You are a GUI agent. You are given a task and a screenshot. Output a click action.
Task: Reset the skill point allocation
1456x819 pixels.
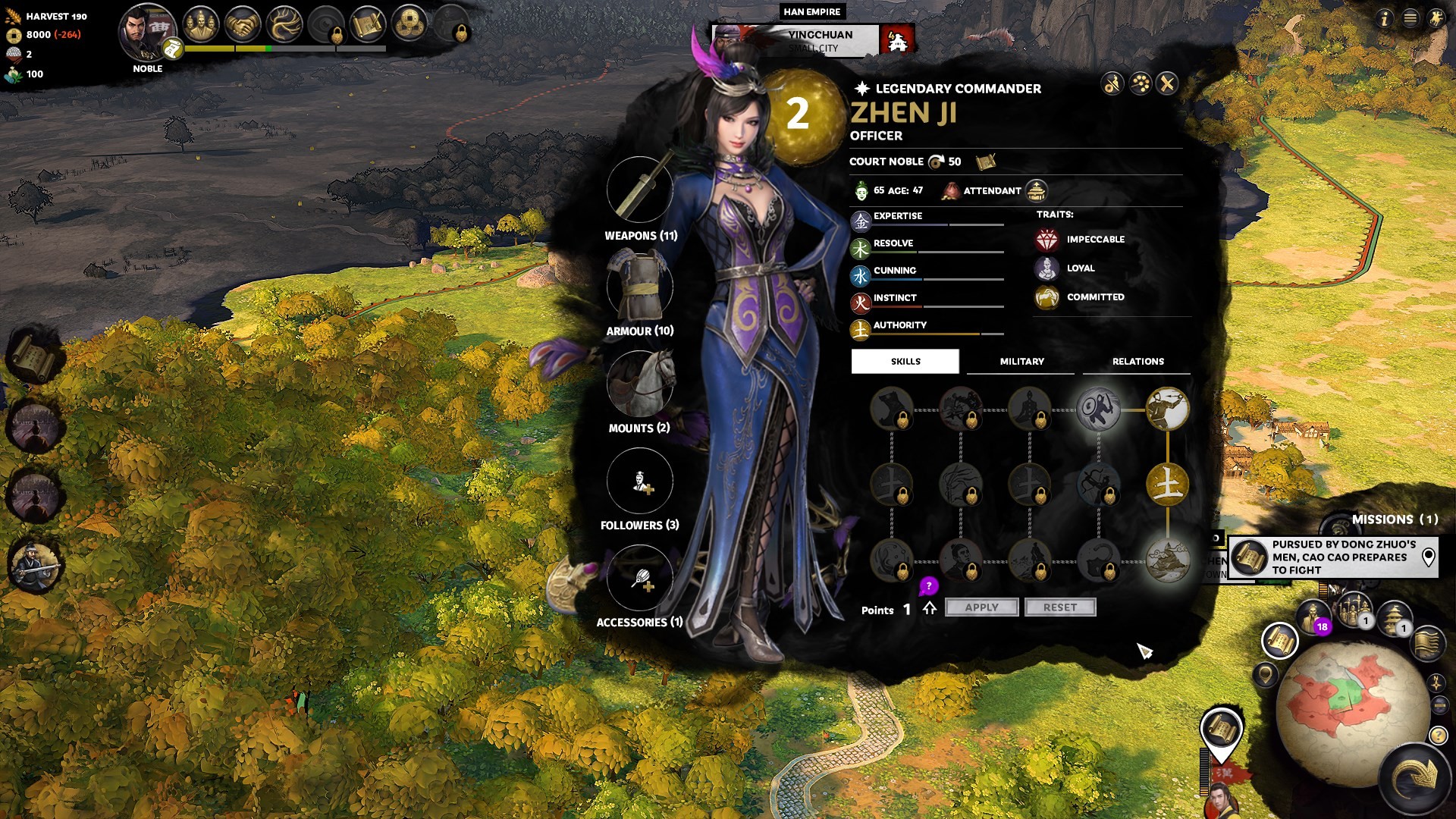click(1059, 607)
